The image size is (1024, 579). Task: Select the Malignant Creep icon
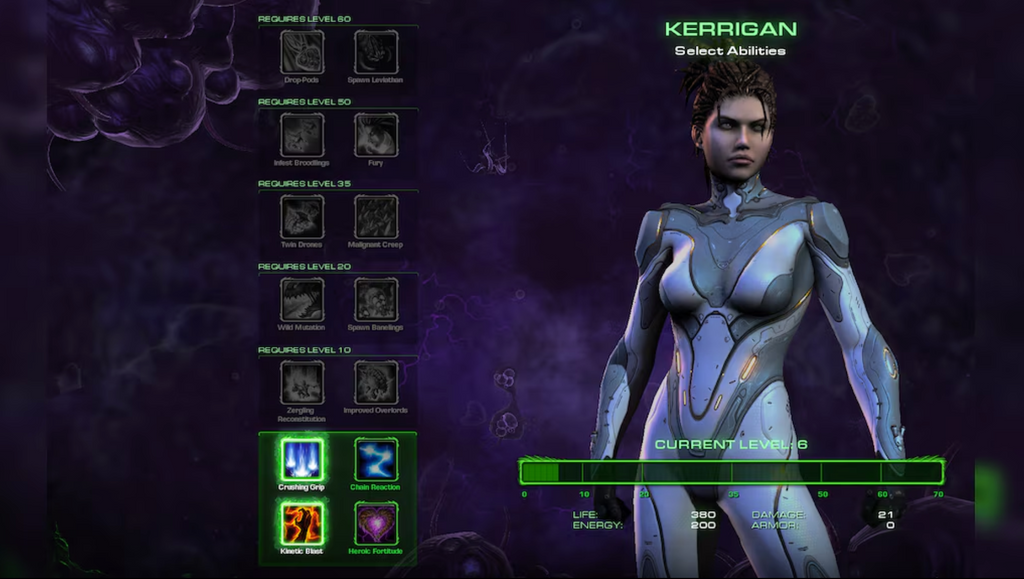376,216
